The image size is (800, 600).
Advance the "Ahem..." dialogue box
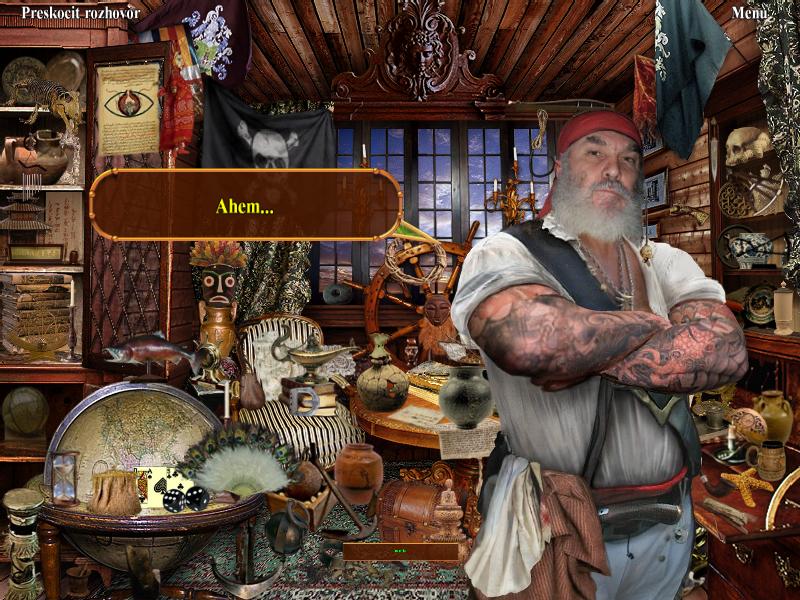tap(245, 205)
